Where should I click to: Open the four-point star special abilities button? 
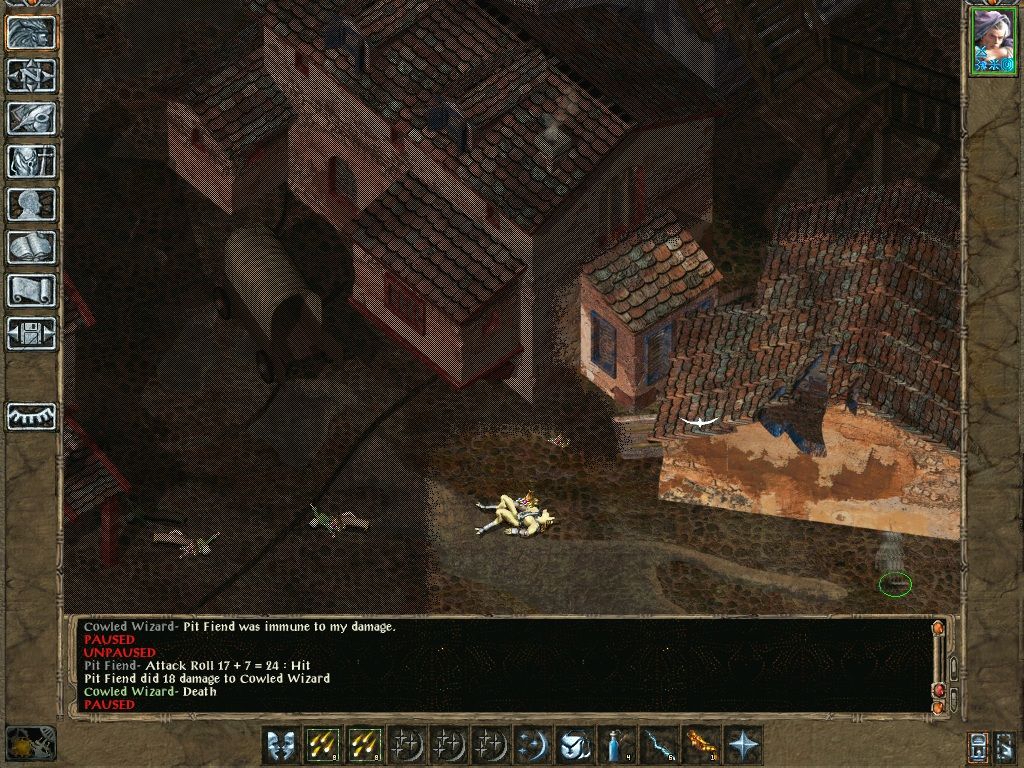[743, 745]
